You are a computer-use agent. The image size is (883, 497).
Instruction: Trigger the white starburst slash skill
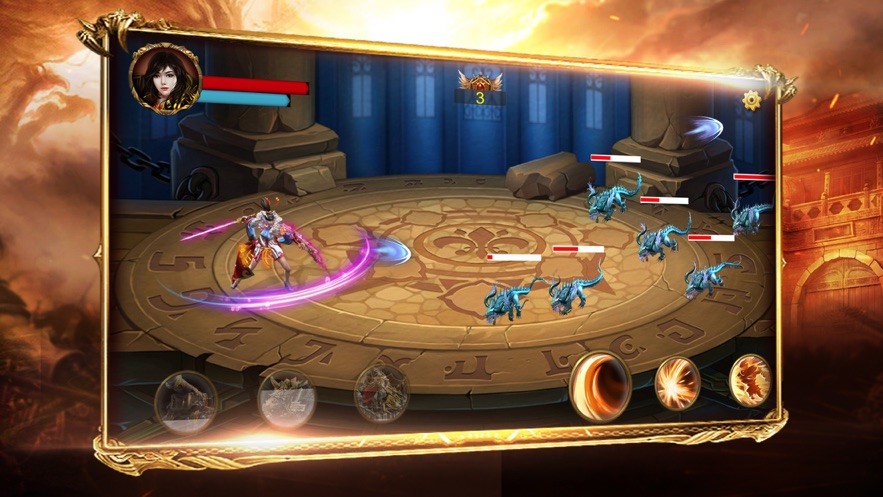[x=677, y=383]
